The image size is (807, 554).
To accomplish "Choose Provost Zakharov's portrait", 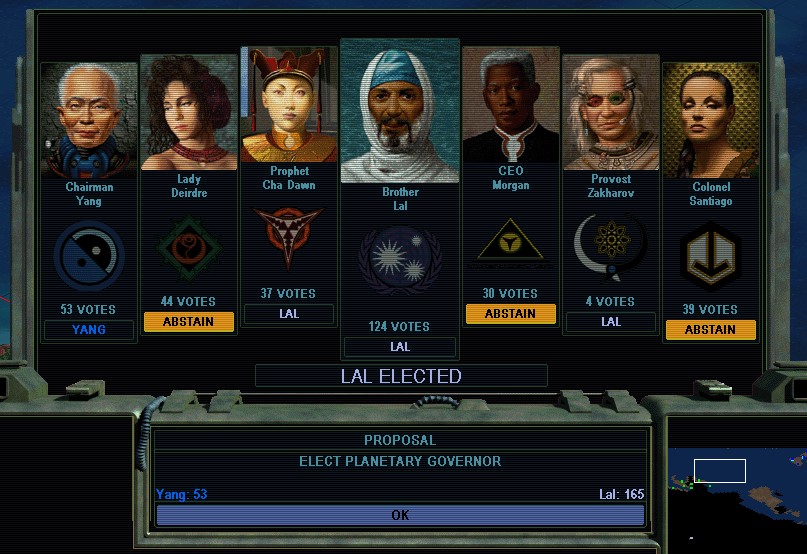I will (x=611, y=112).
